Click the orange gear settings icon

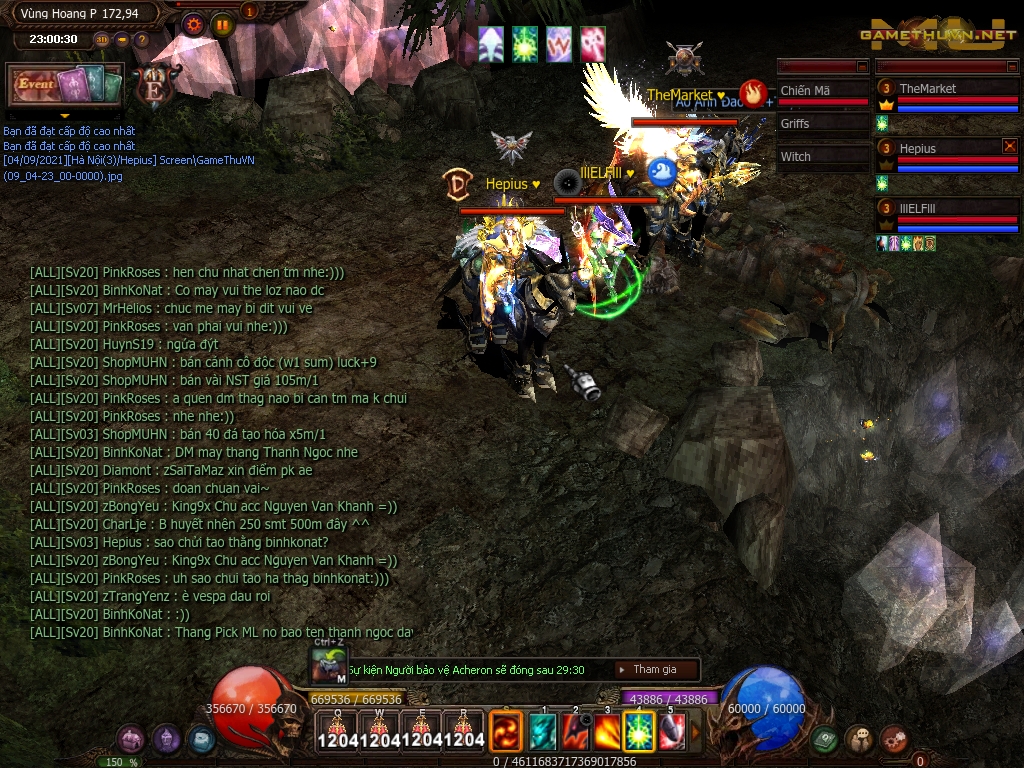pos(194,25)
